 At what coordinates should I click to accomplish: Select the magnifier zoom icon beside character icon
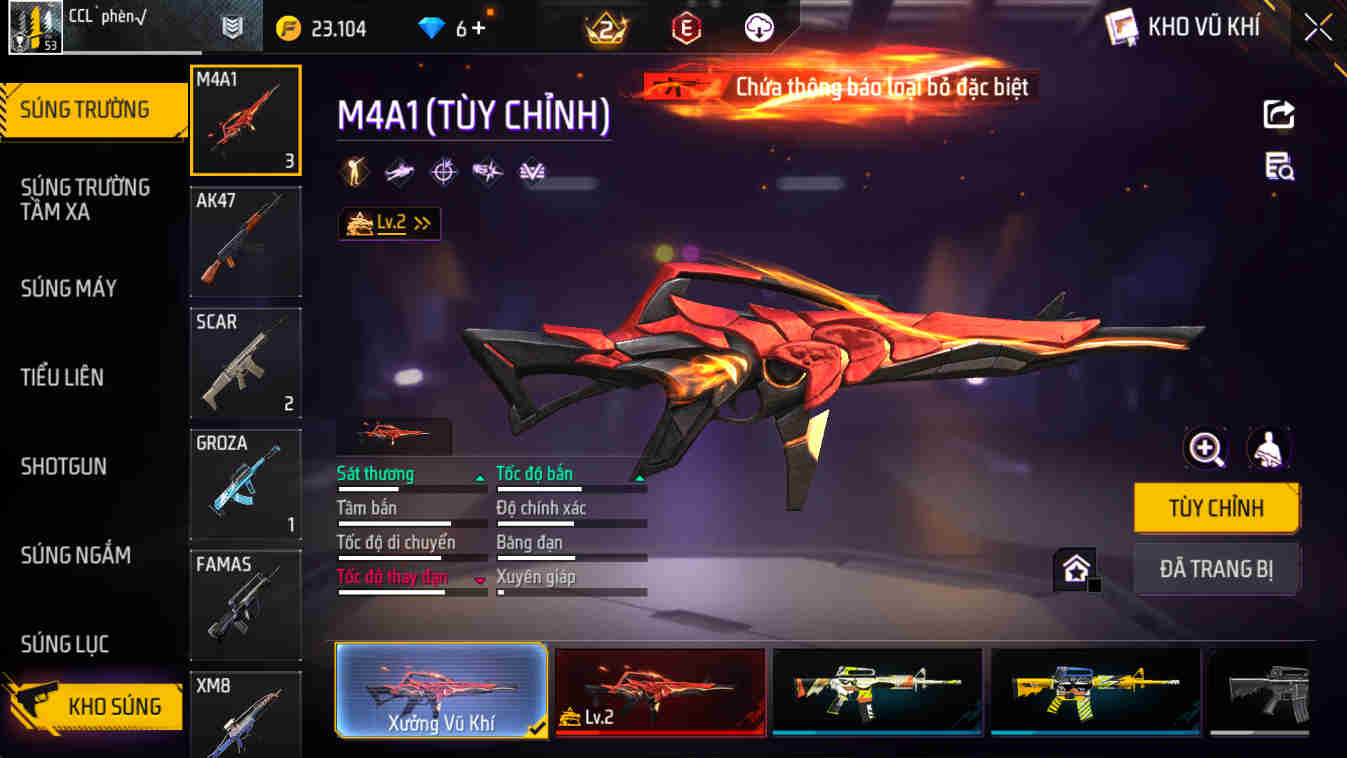coord(1206,448)
